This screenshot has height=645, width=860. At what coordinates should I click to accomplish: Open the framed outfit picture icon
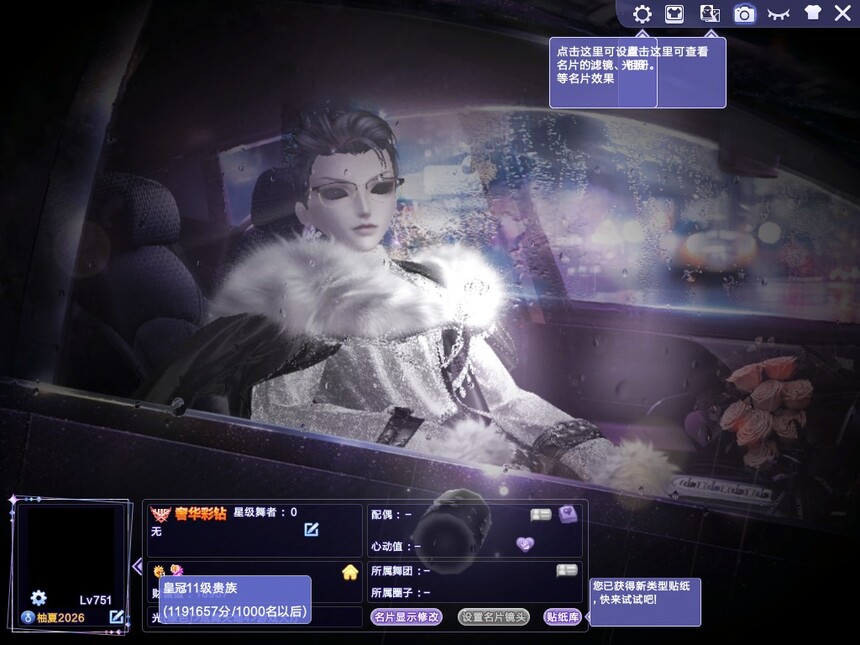(674, 14)
